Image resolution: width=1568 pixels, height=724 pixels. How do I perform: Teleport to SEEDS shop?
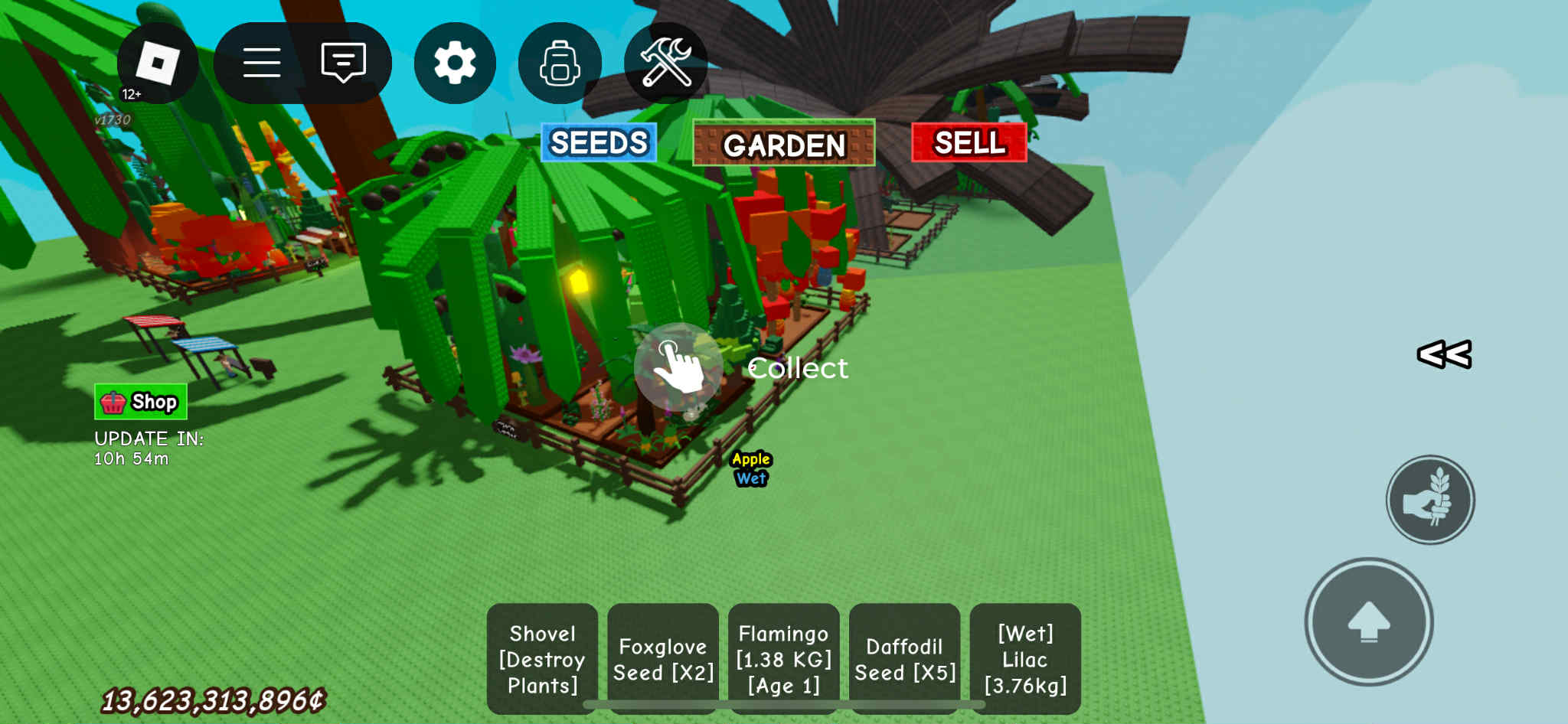(x=599, y=143)
